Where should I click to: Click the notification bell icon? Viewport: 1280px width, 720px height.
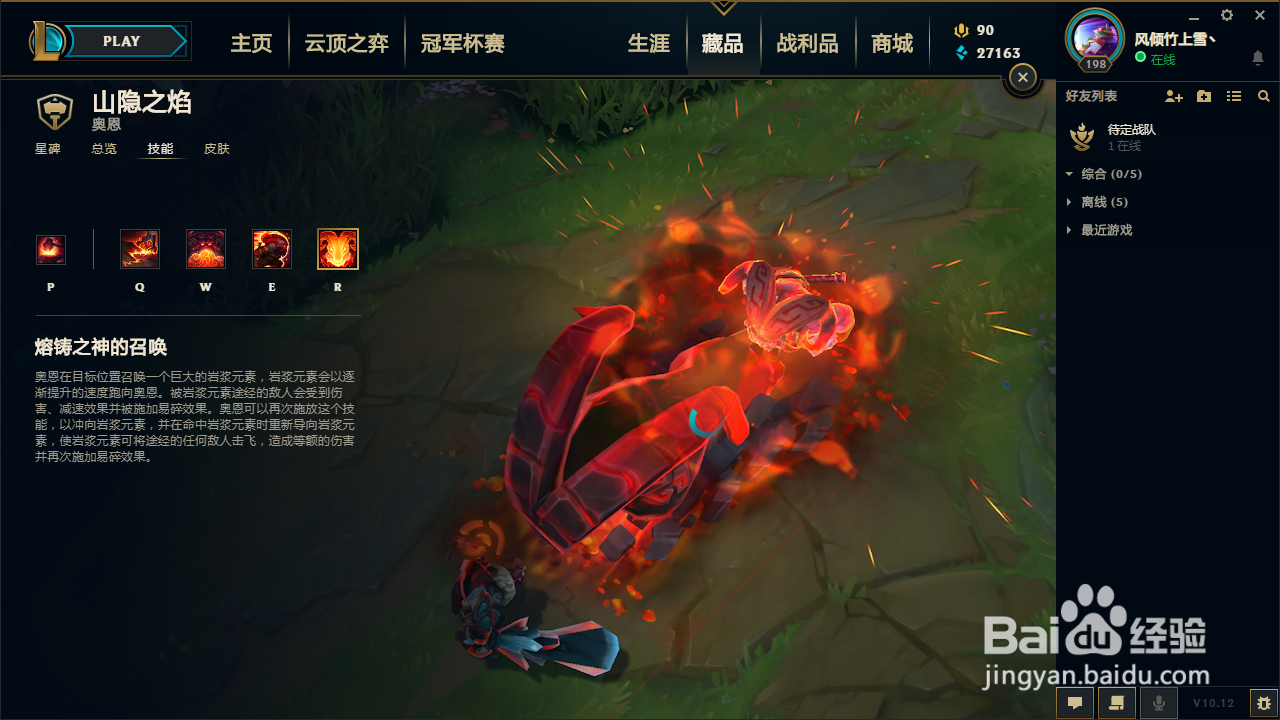(1257, 58)
